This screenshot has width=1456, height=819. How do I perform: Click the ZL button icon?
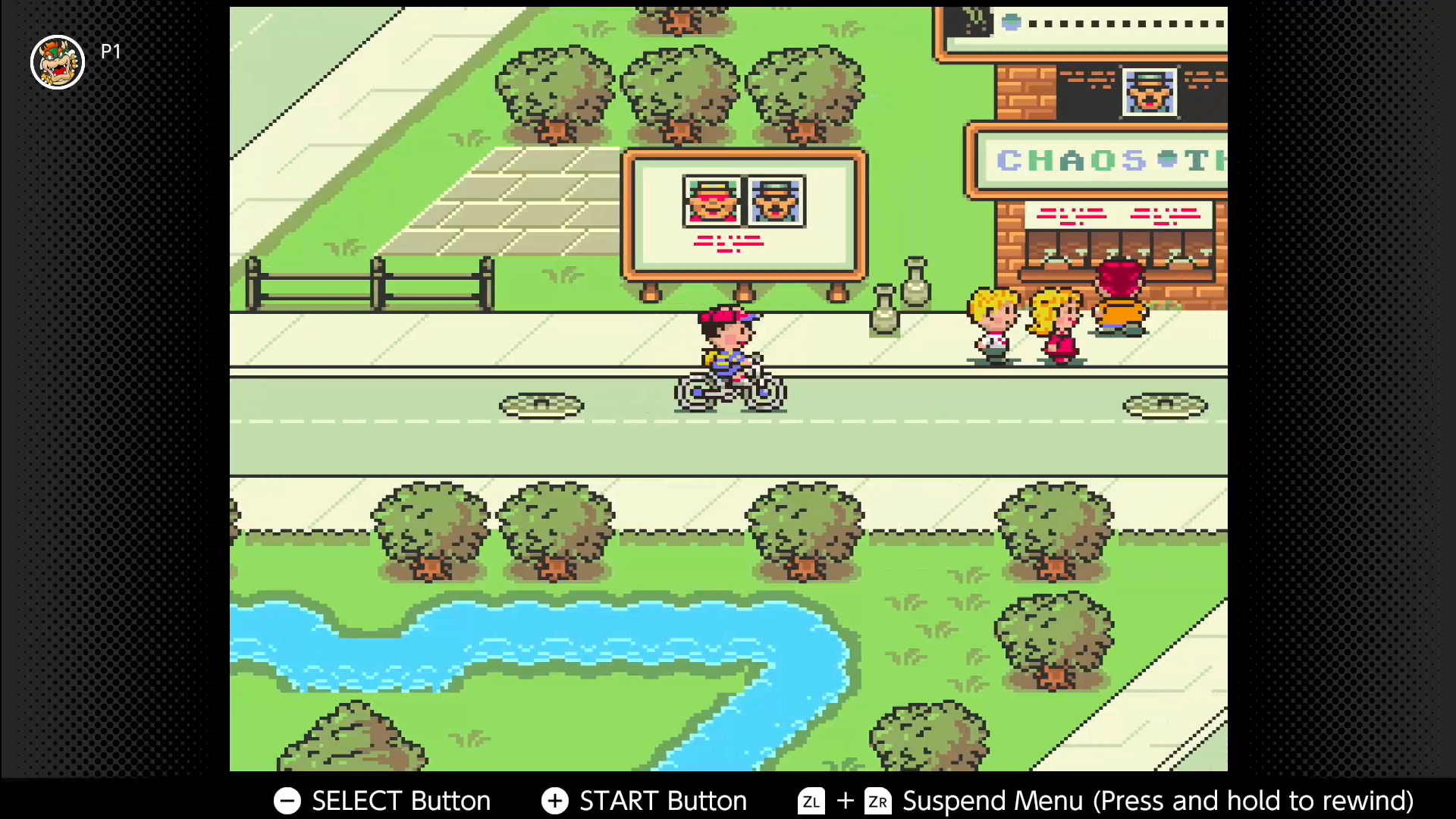(810, 801)
